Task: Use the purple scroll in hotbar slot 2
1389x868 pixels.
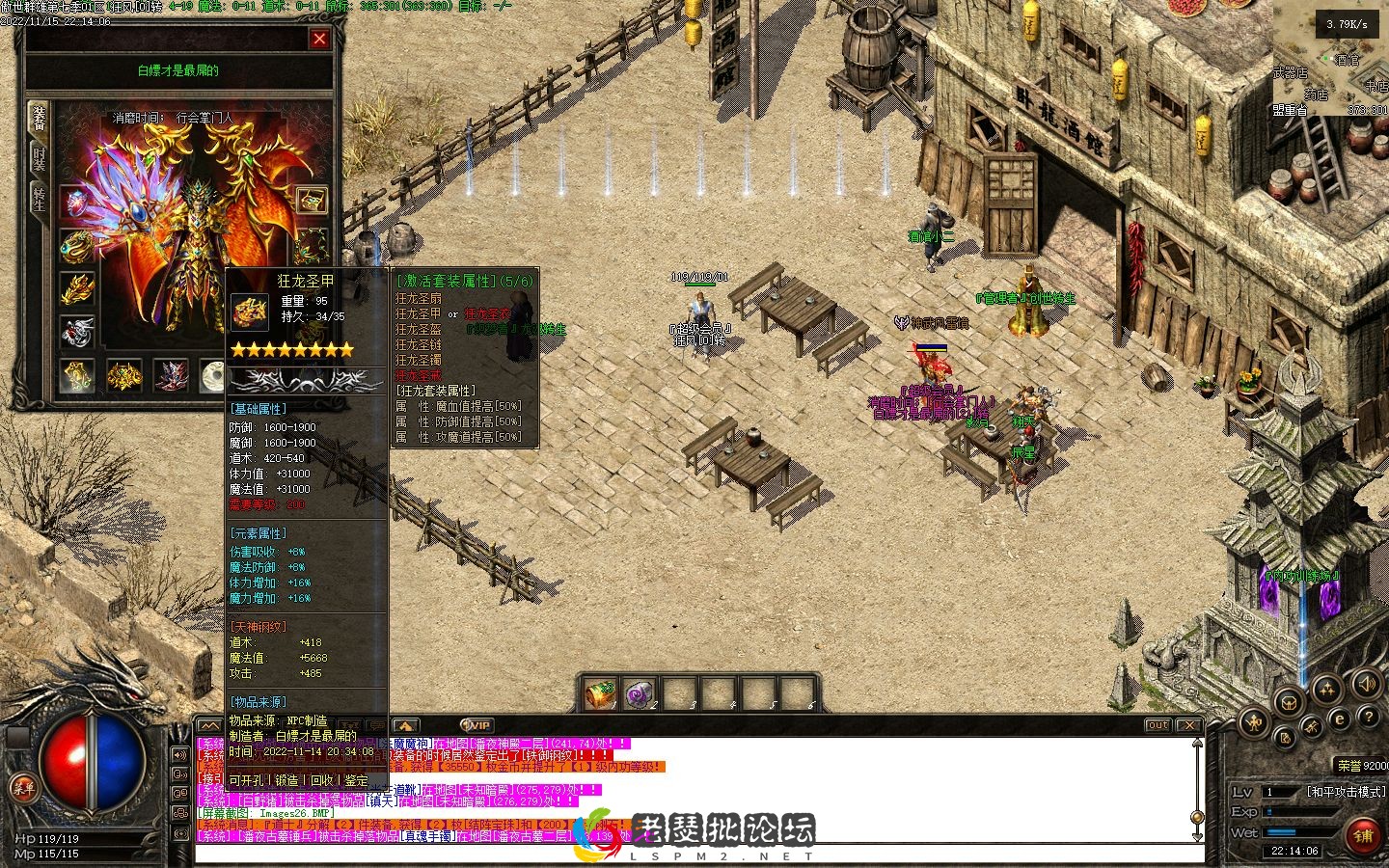Action: 640,693
